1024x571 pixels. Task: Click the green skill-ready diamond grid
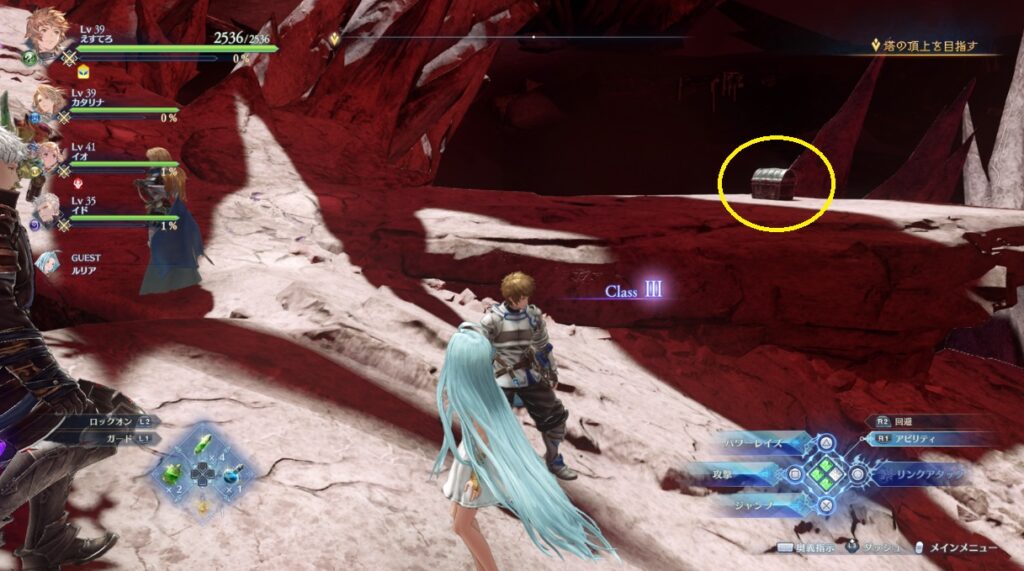tap(827, 472)
